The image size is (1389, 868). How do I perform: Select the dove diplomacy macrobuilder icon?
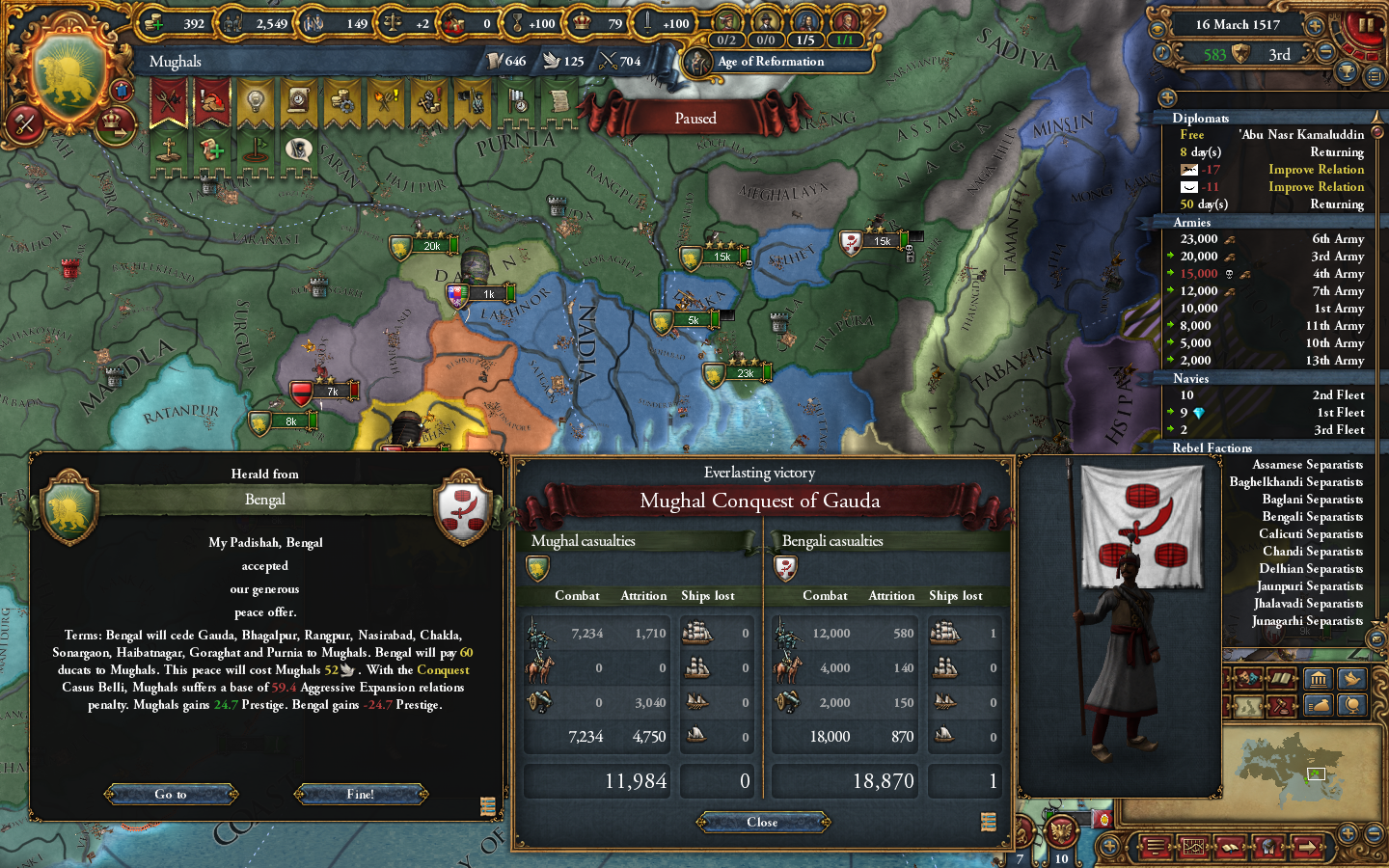point(1352,679)
